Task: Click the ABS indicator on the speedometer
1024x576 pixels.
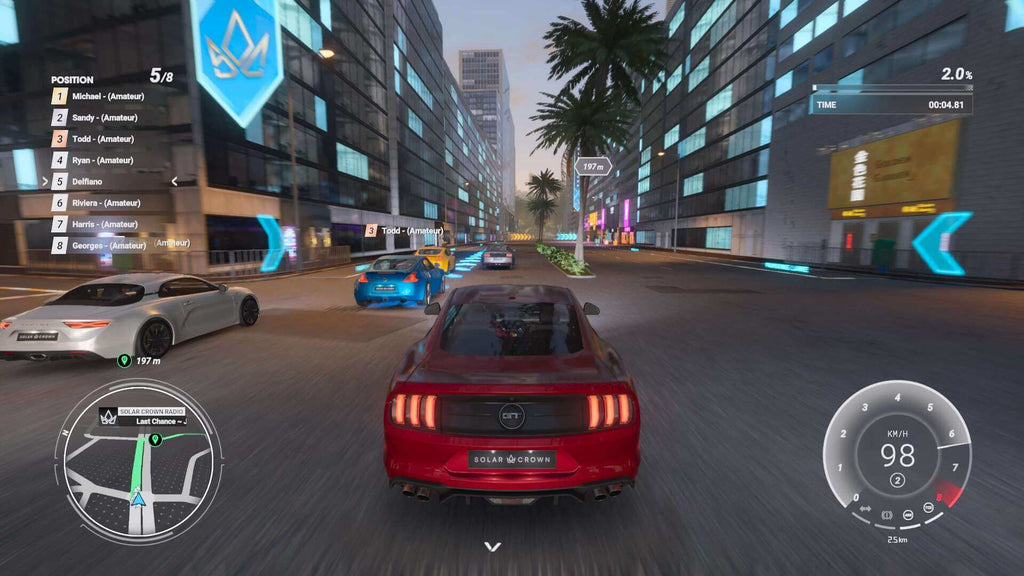Action: click(x=908, y=514)
